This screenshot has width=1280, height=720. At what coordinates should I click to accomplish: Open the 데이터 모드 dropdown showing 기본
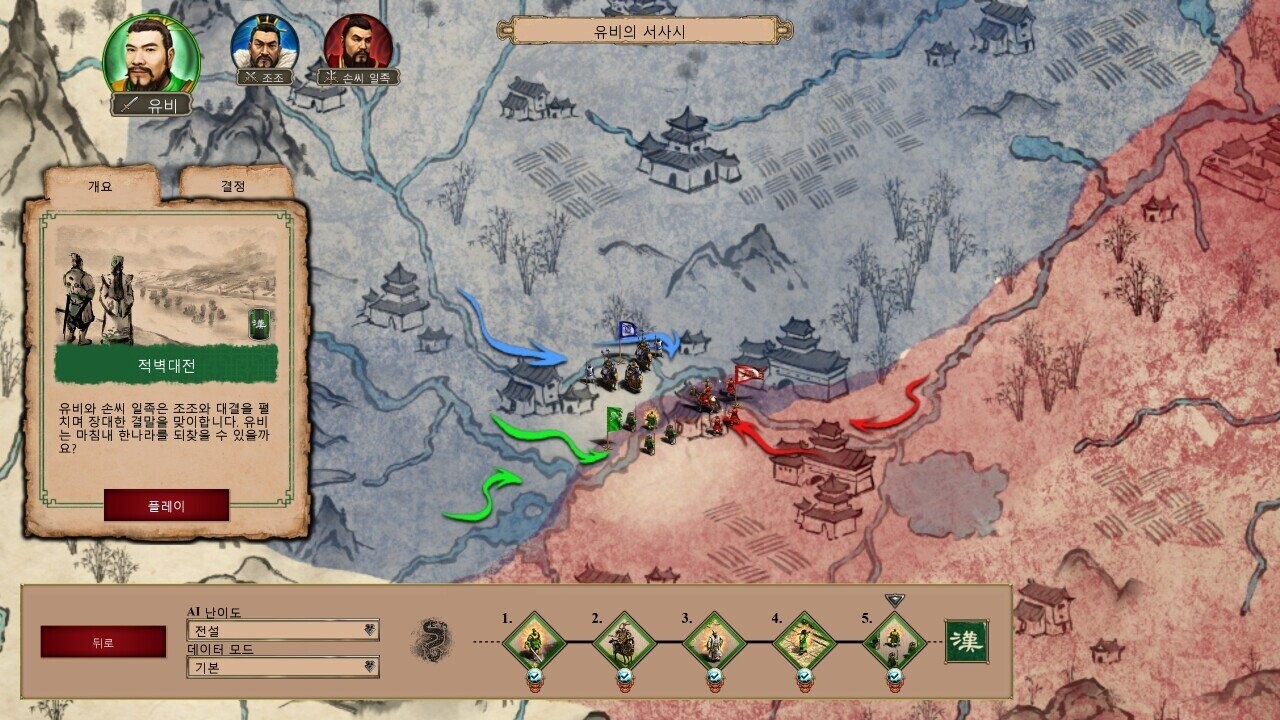click(x=283, y=667)
